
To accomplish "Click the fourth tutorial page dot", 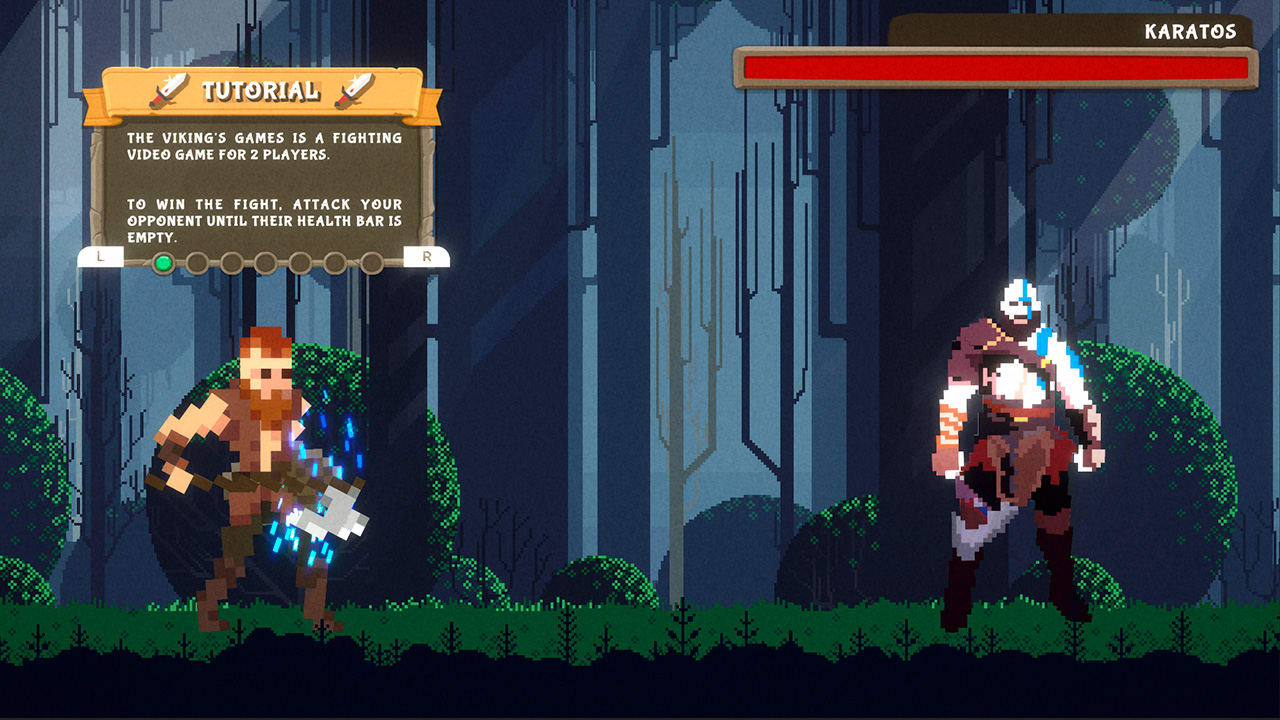I will click(266, 263).
